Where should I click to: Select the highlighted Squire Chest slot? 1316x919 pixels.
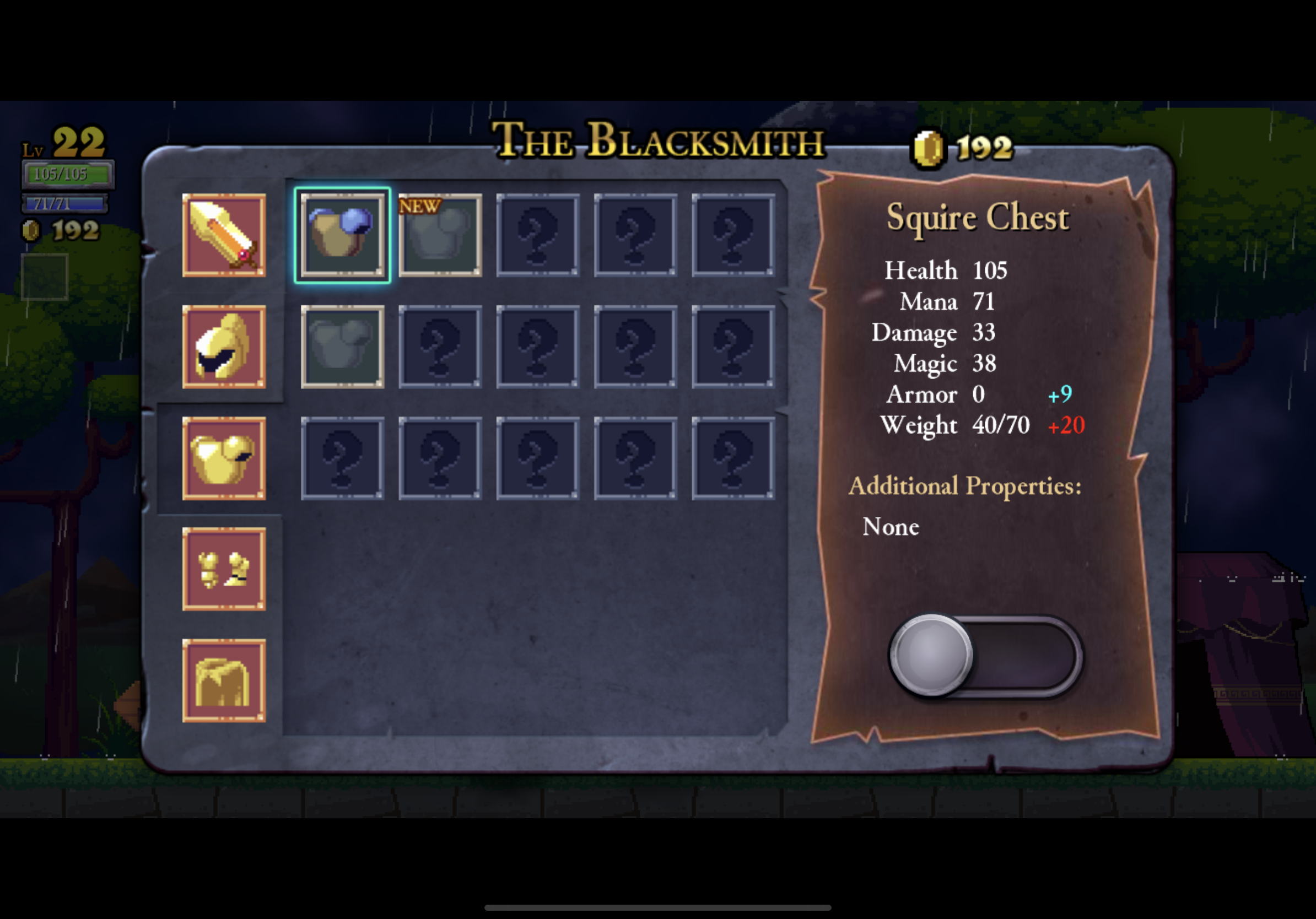click(x=342, y=235)
